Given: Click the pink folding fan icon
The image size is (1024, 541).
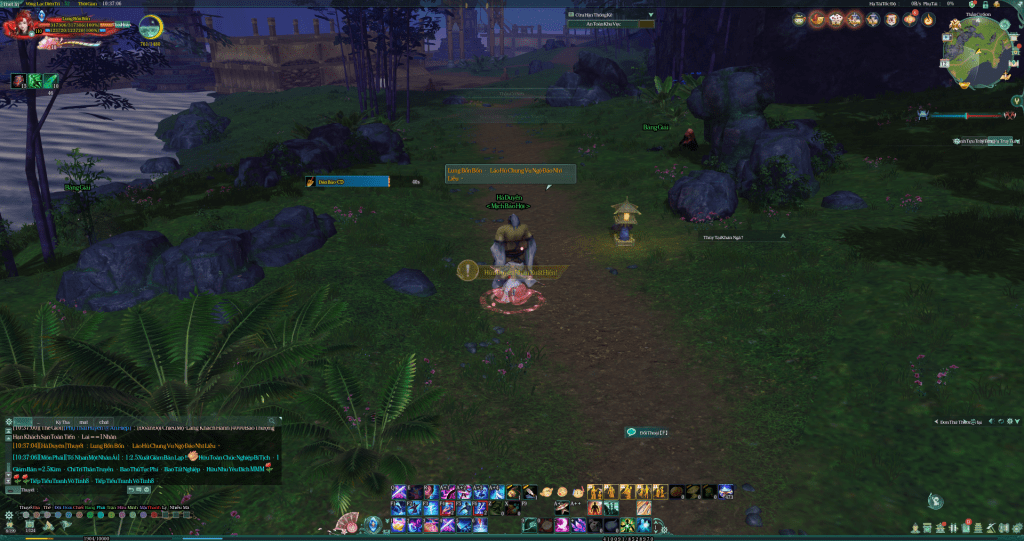Looking at the screenshot, I should [x=347, y=522].
